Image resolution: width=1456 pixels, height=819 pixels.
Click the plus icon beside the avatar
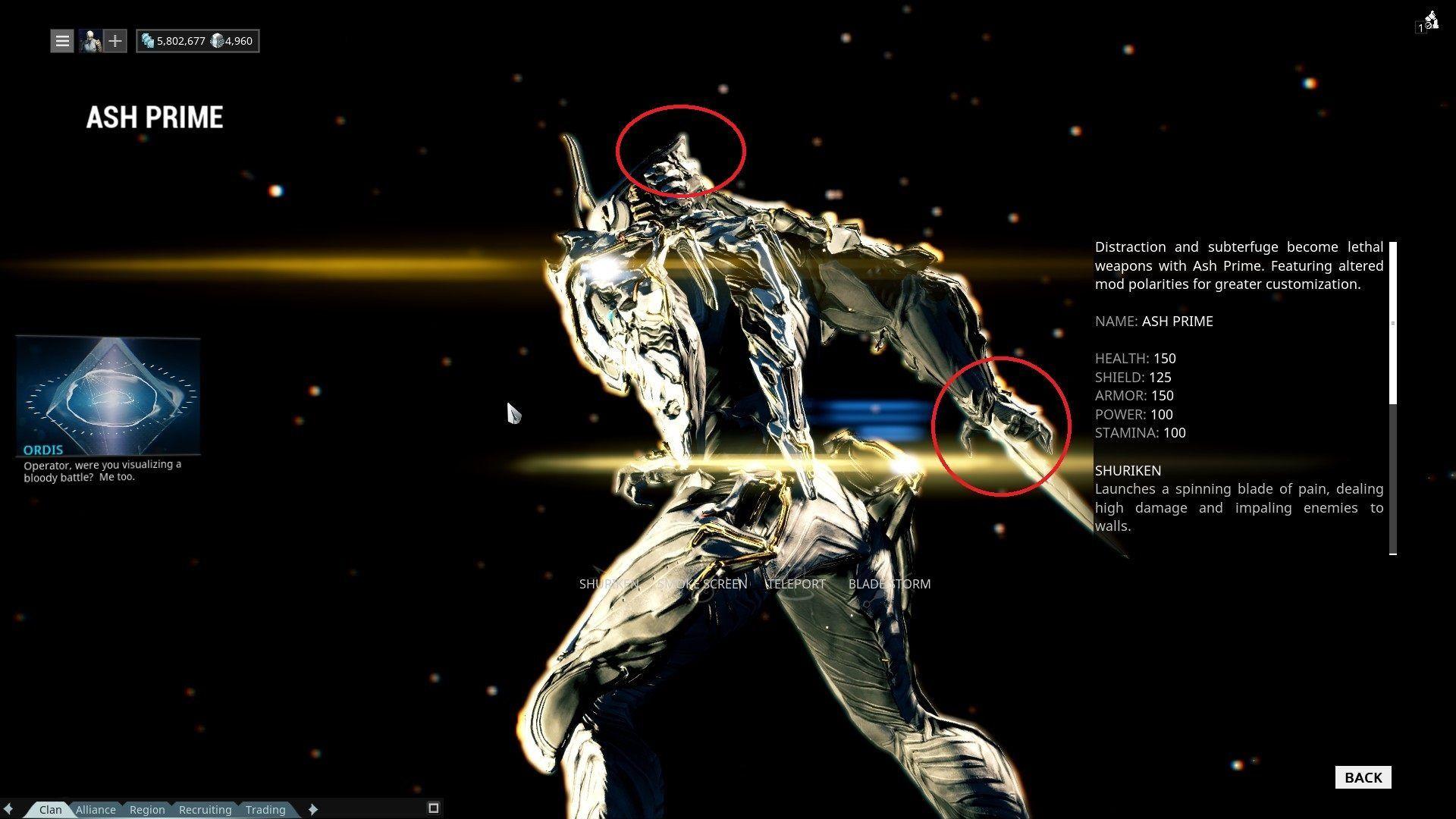pyautogui.click(x=115, y=40)
